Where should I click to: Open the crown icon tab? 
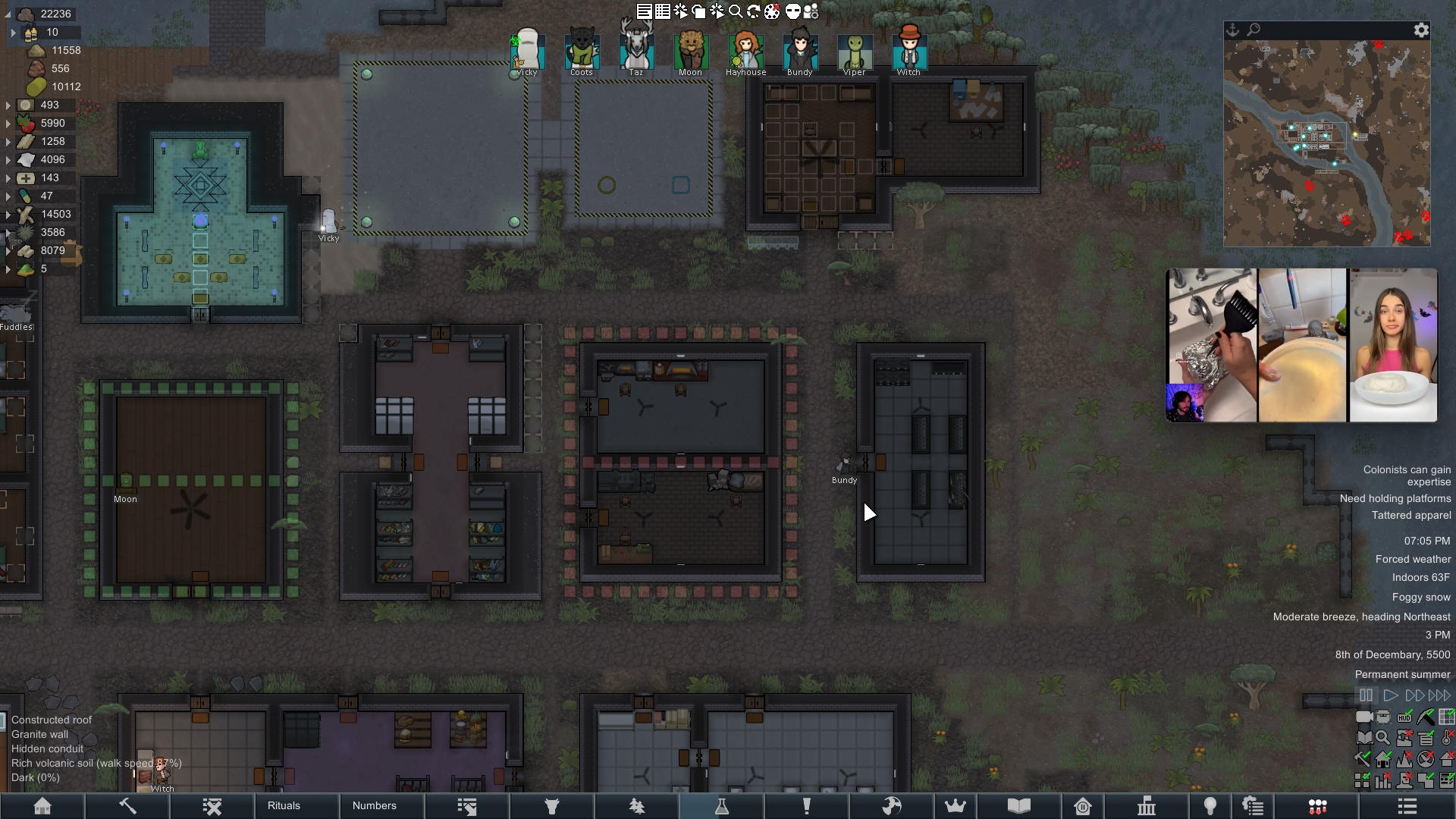click(x=955, y=805)
